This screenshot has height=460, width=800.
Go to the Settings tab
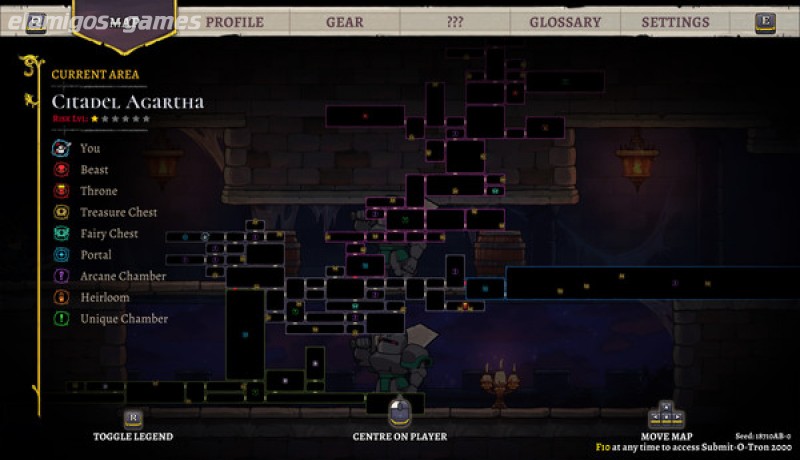(675, 22)
